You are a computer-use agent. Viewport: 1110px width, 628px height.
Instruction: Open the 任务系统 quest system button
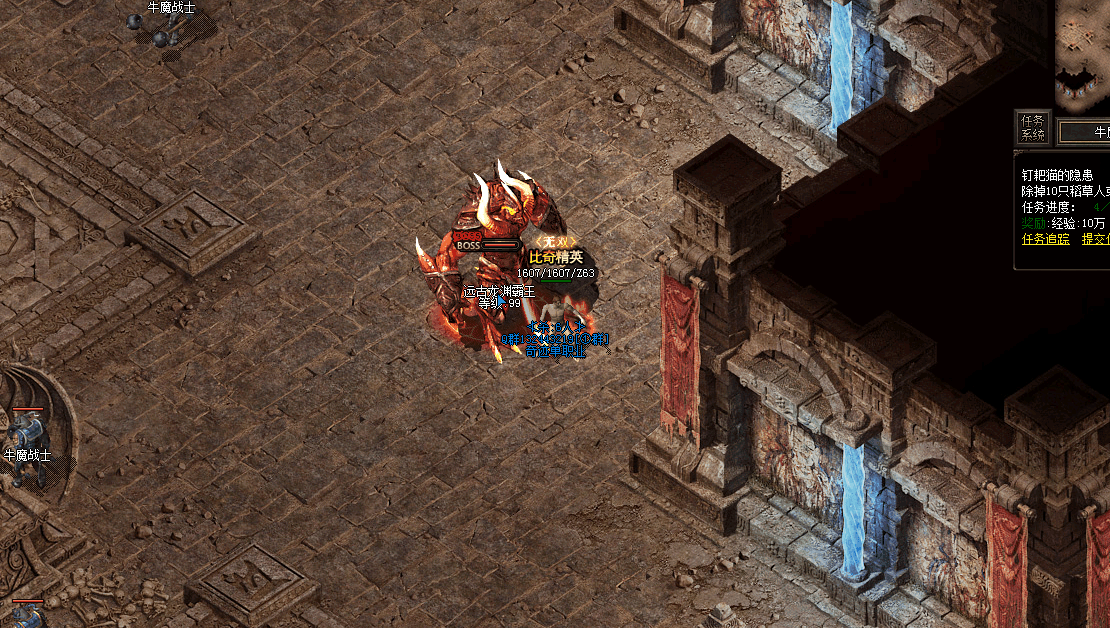[1032, 127]
